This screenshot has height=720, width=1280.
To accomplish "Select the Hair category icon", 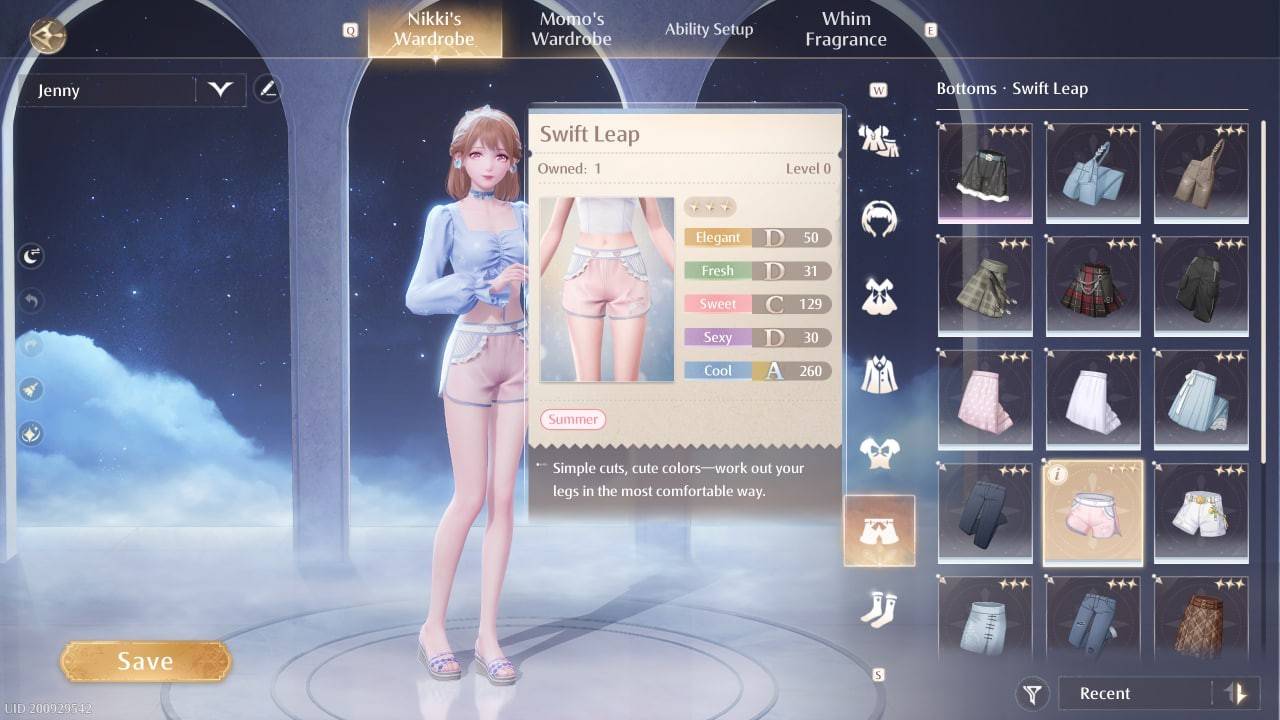I will point(878,218).
